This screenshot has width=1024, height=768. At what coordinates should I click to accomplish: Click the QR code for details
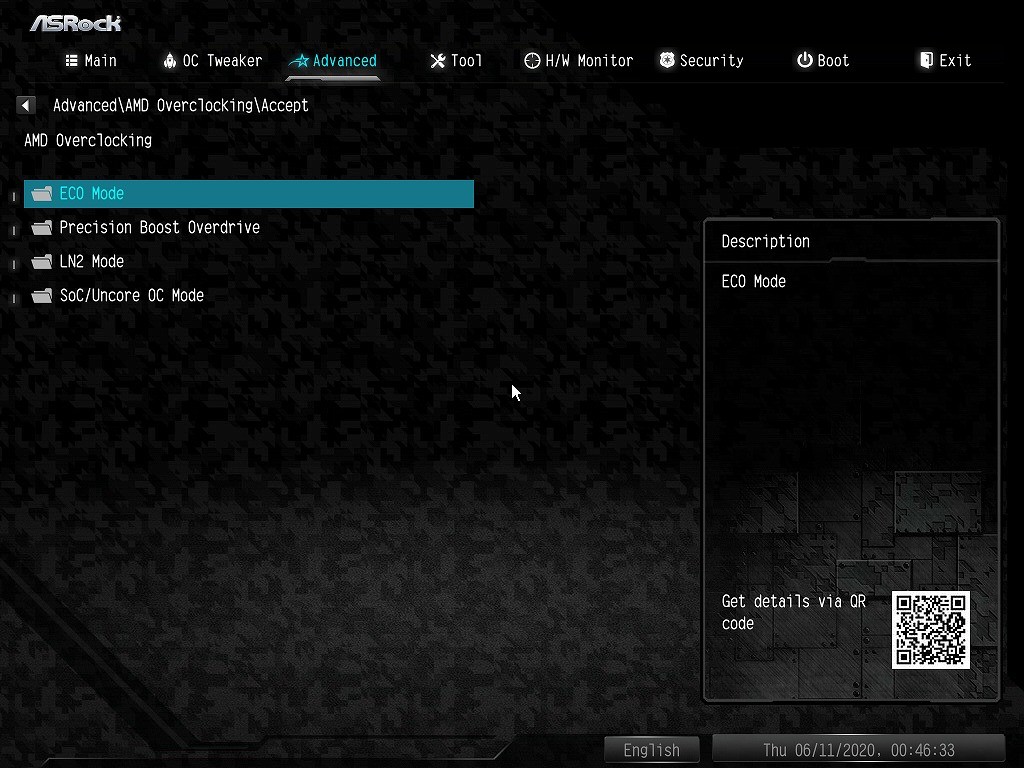pyautogui.click(x=931, y=630)
